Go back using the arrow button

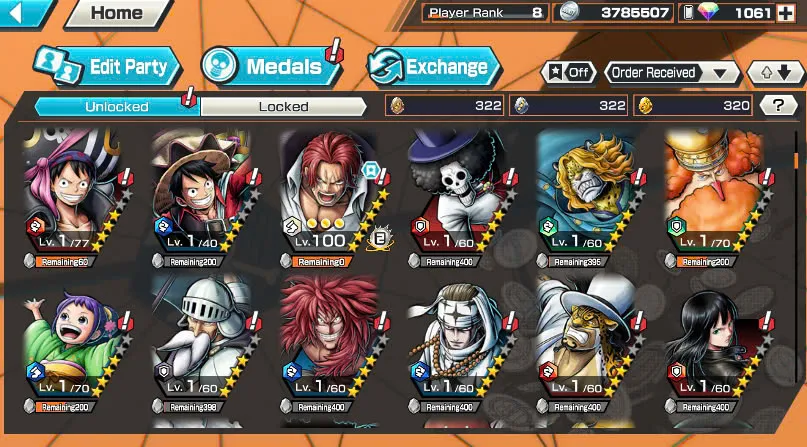click(24, 14)
